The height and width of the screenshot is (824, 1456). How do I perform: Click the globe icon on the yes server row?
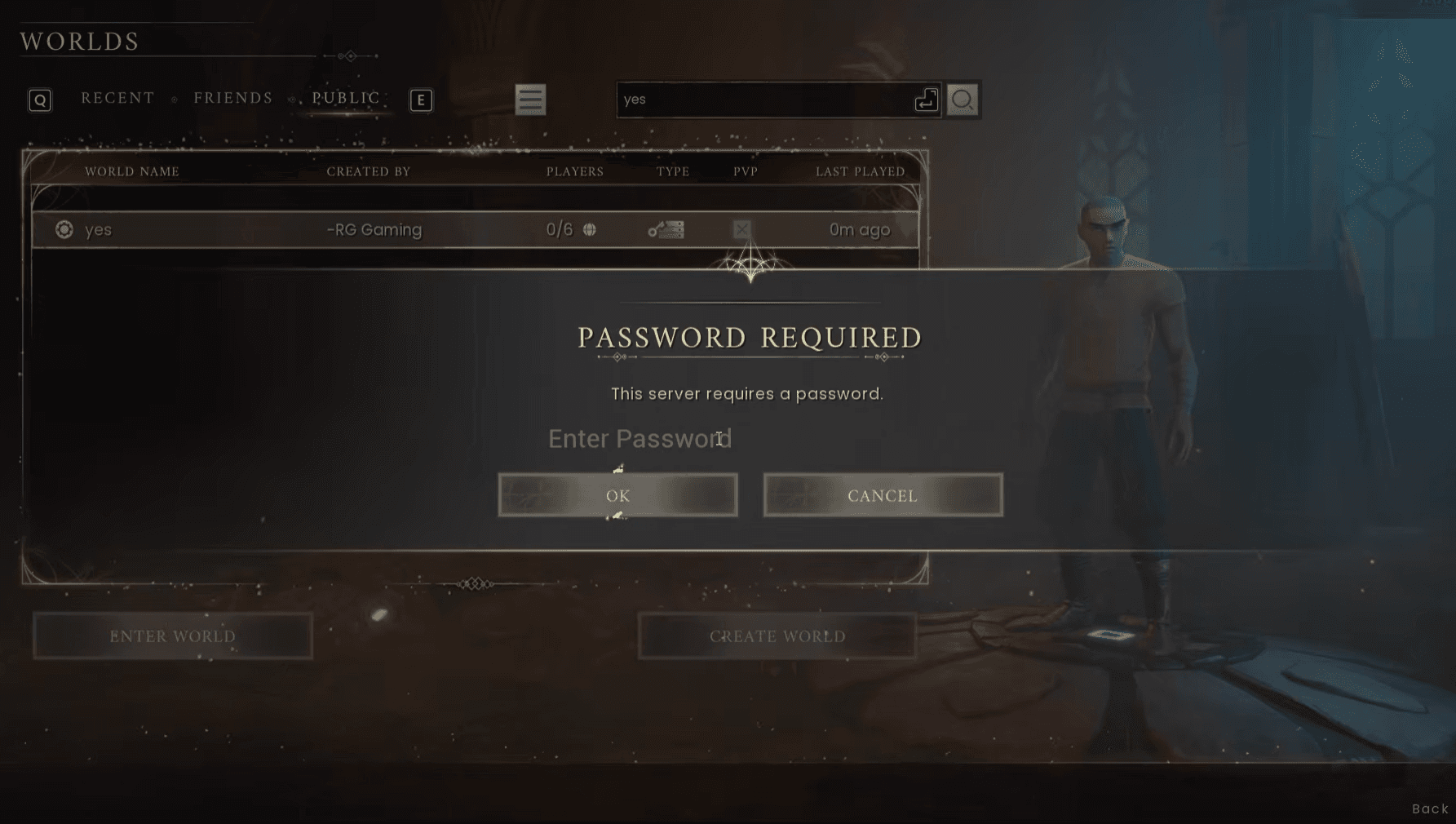[590, 229]
